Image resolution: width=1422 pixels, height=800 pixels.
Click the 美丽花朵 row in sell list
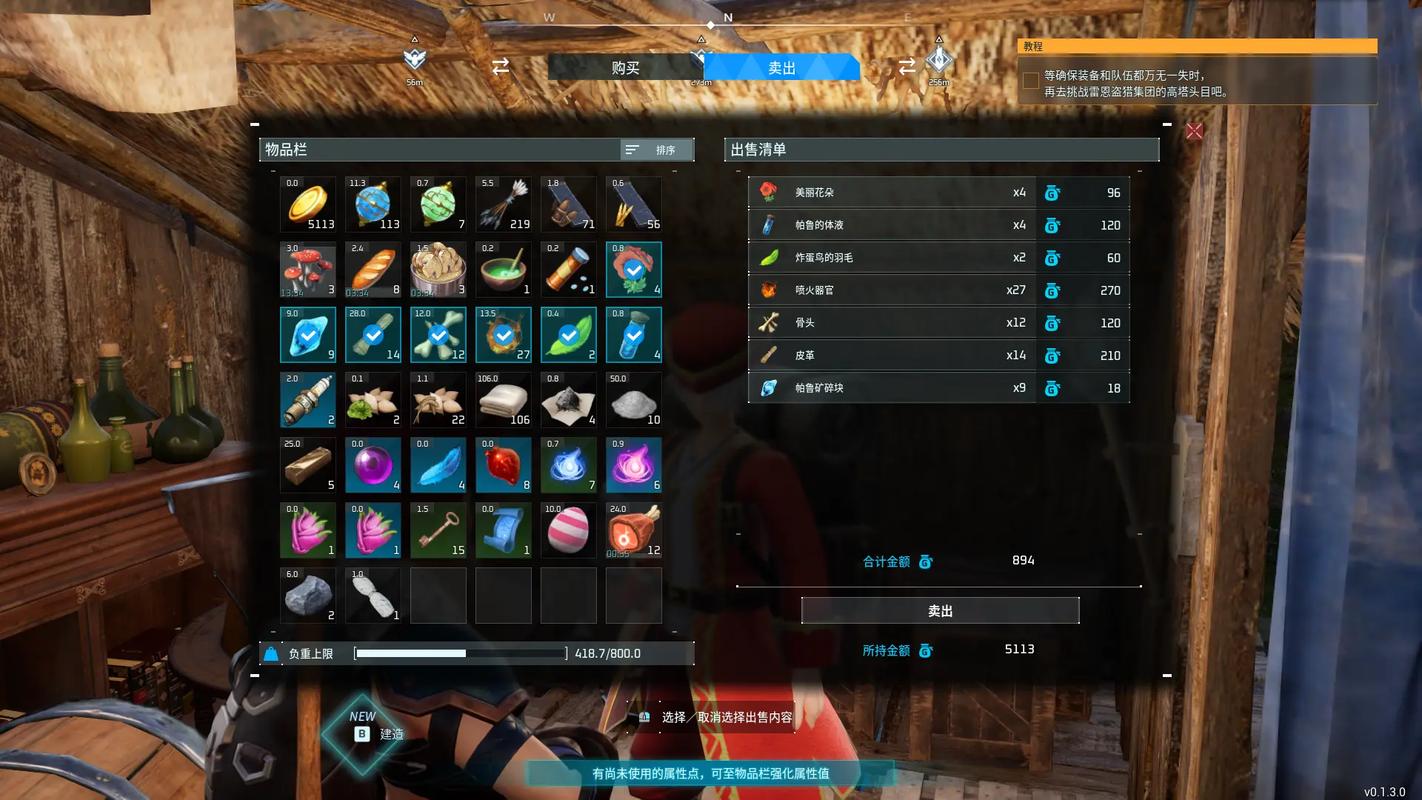[938, 193]
